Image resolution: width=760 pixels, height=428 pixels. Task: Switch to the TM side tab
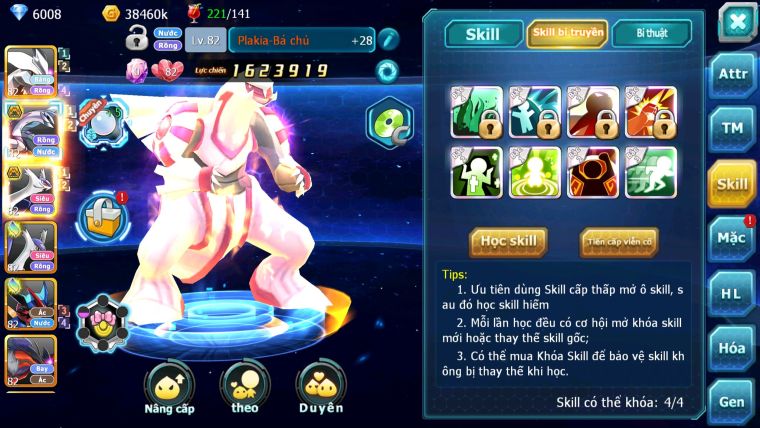coord(732,128)
